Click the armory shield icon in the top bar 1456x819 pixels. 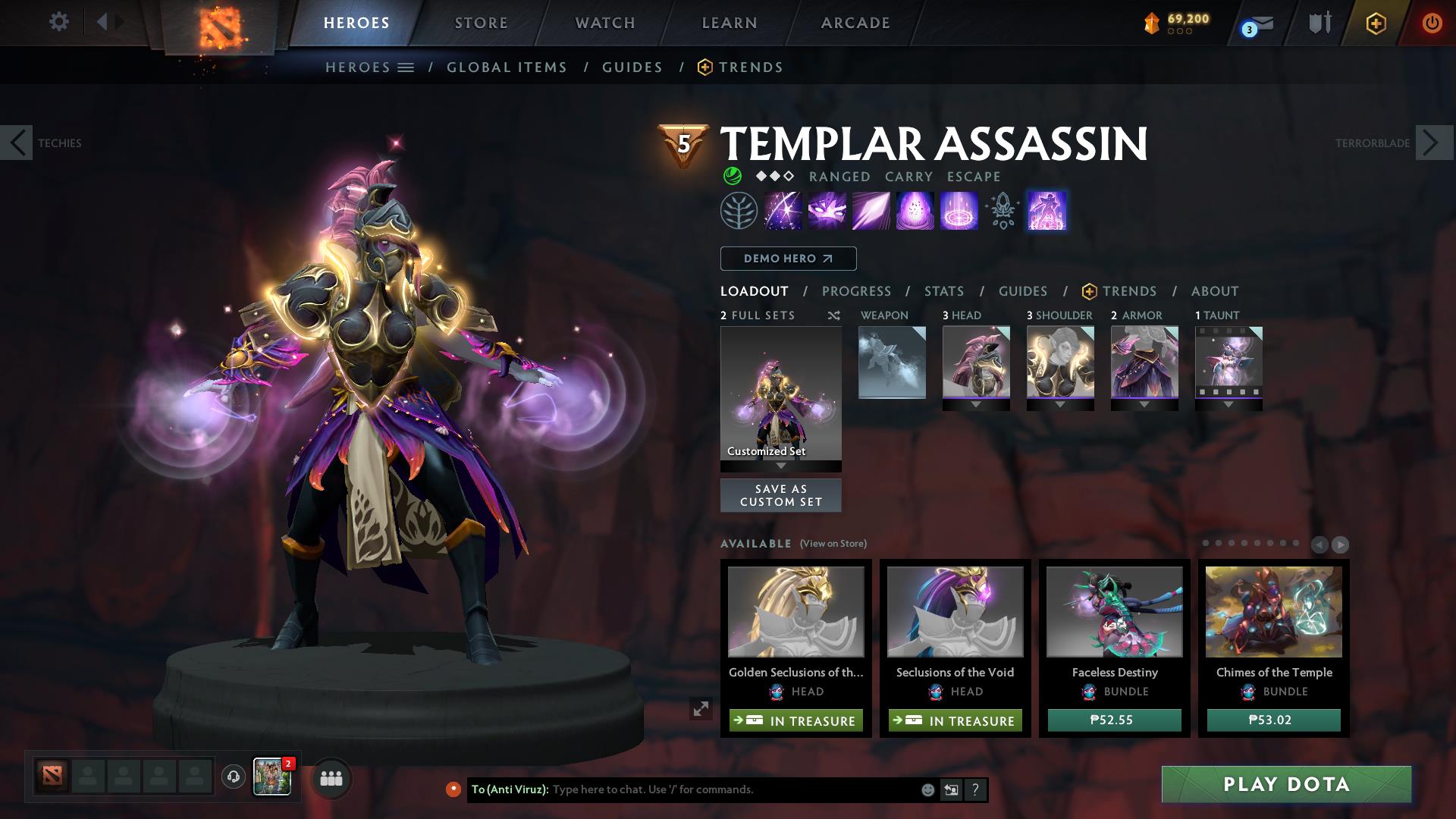1318,23
